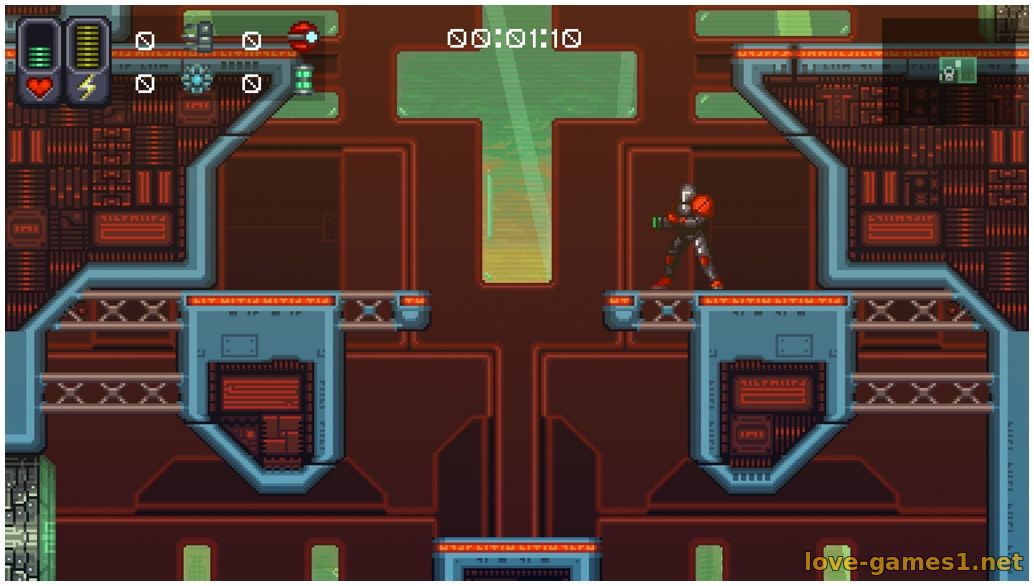
Task: Select the blue gear core icon
Action: pyautogui.click(x=197, y=80)
